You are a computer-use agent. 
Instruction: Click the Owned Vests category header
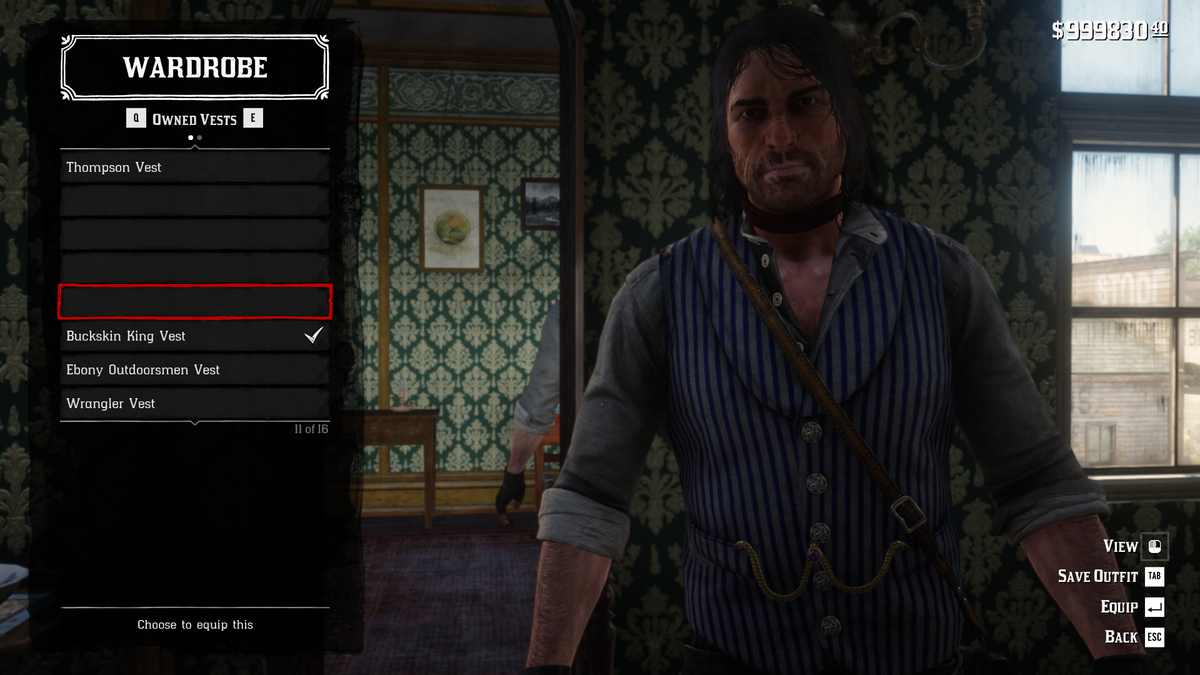194,119
